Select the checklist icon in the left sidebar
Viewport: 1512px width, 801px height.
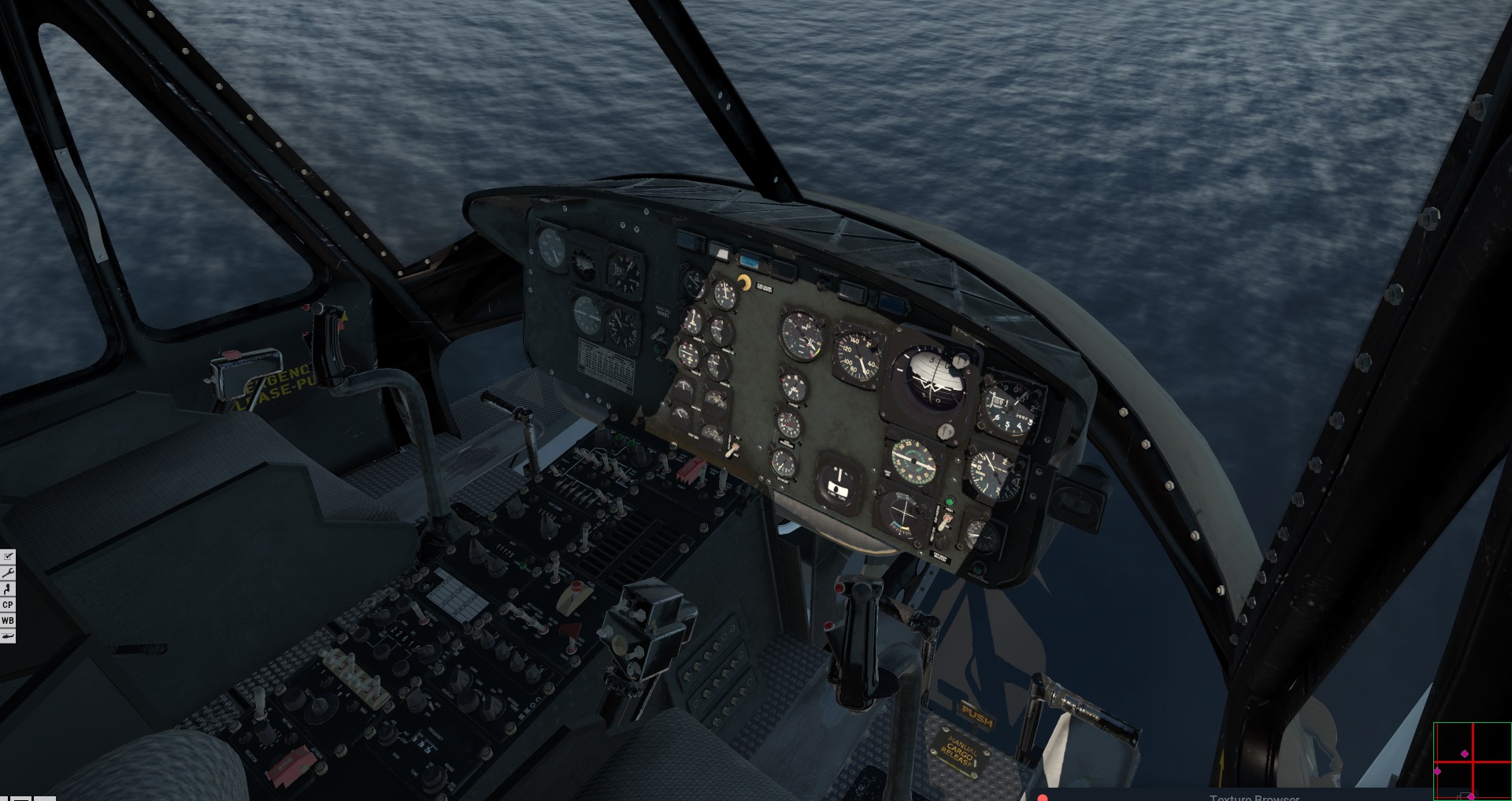point(6,556)
